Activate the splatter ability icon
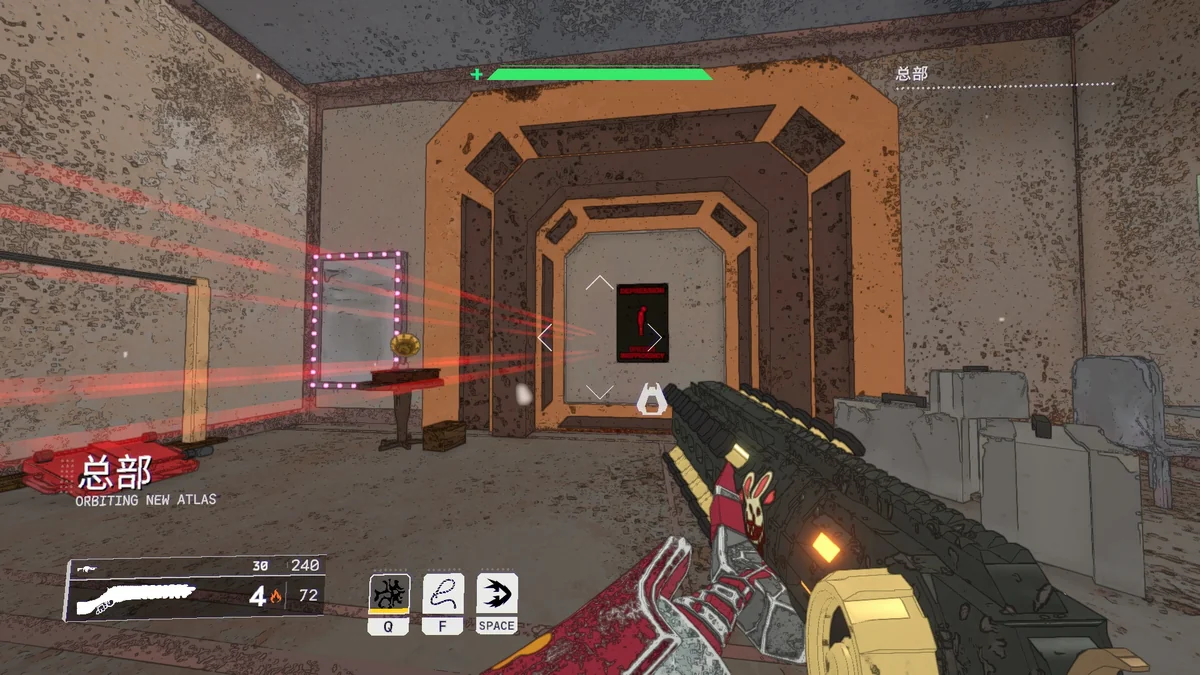1200x675 pixels. (x=389, y=593)
